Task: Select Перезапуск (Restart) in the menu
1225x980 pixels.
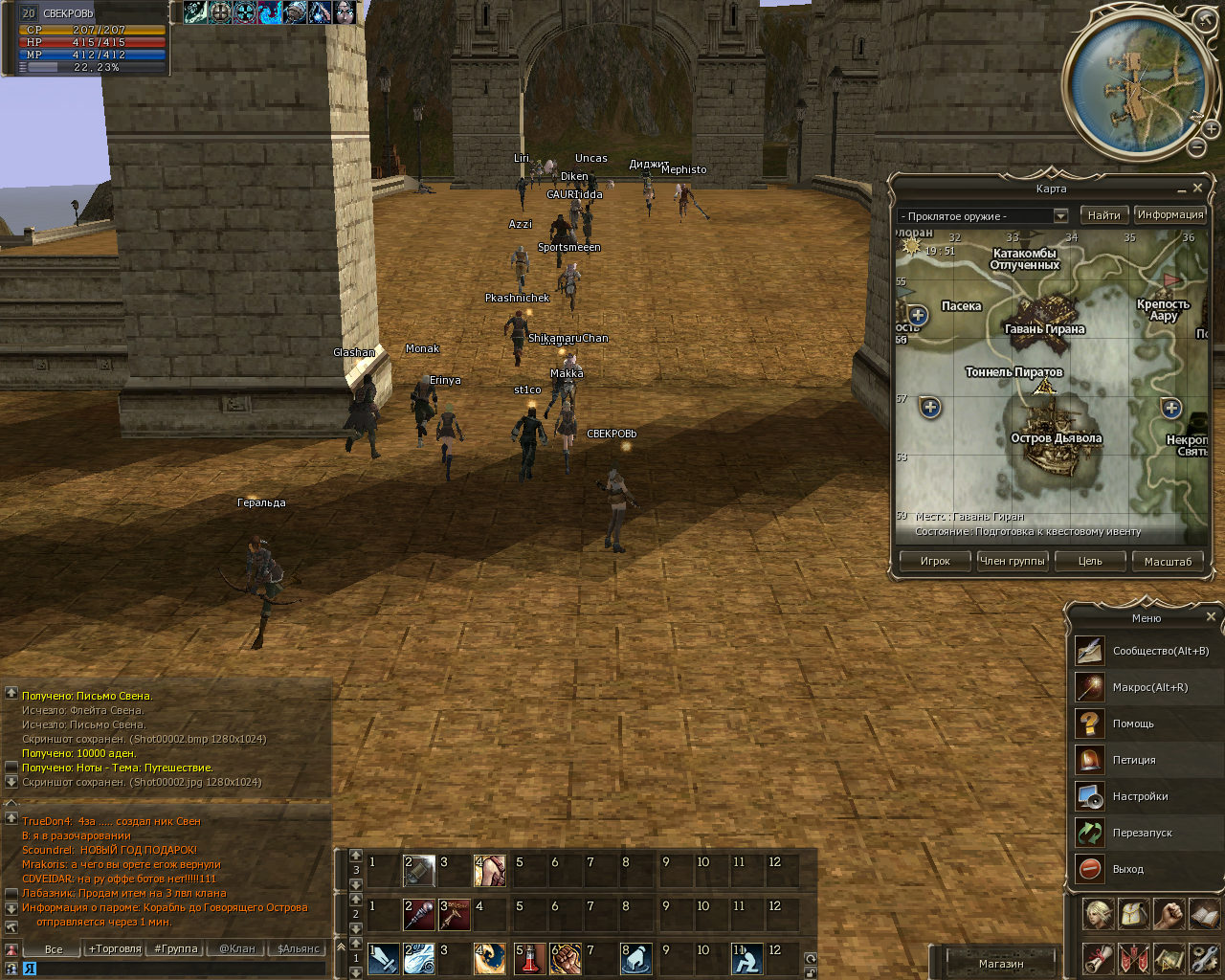Action: tap(1142, 833)
